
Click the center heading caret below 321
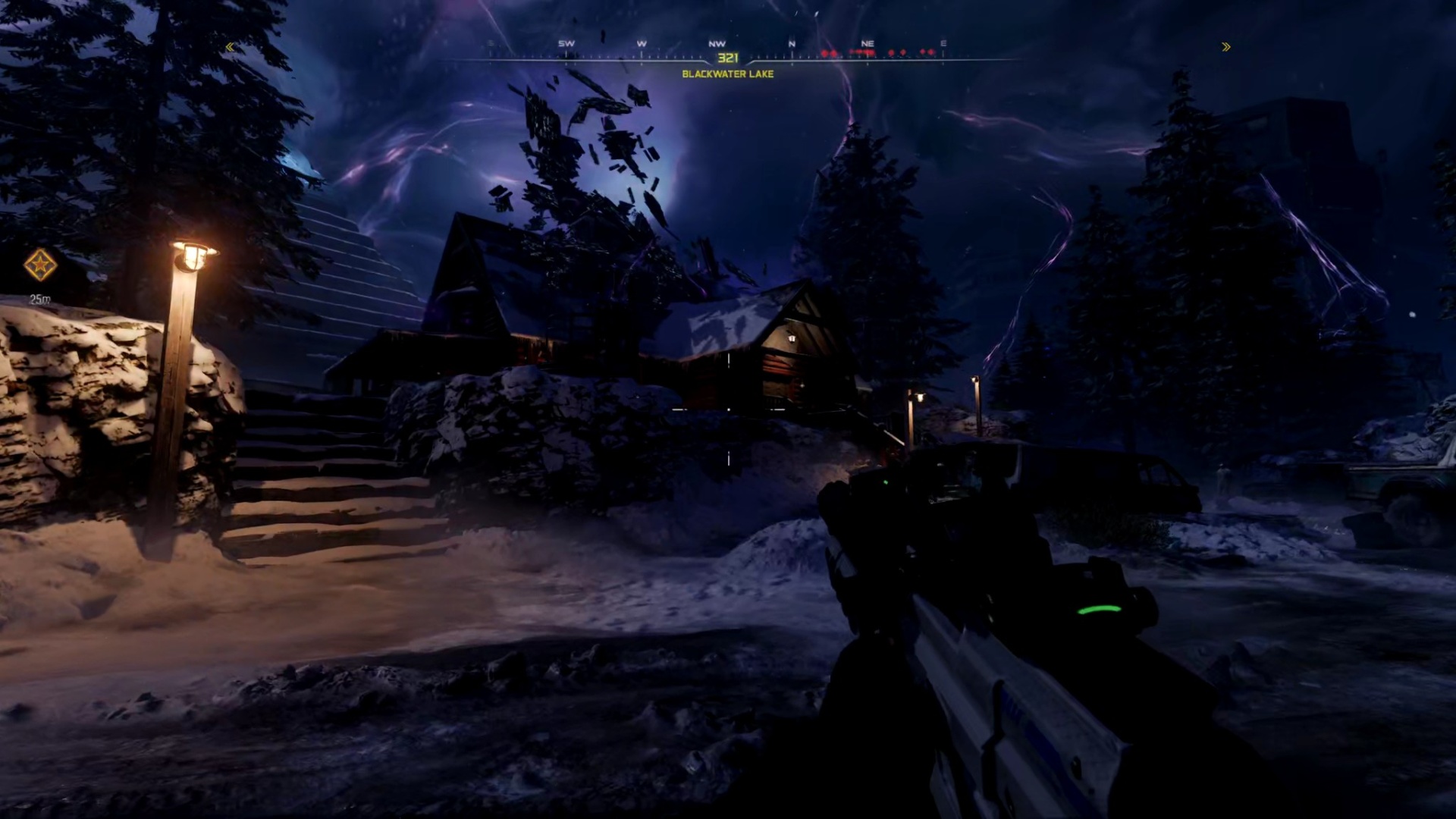[x=728, y=63]
